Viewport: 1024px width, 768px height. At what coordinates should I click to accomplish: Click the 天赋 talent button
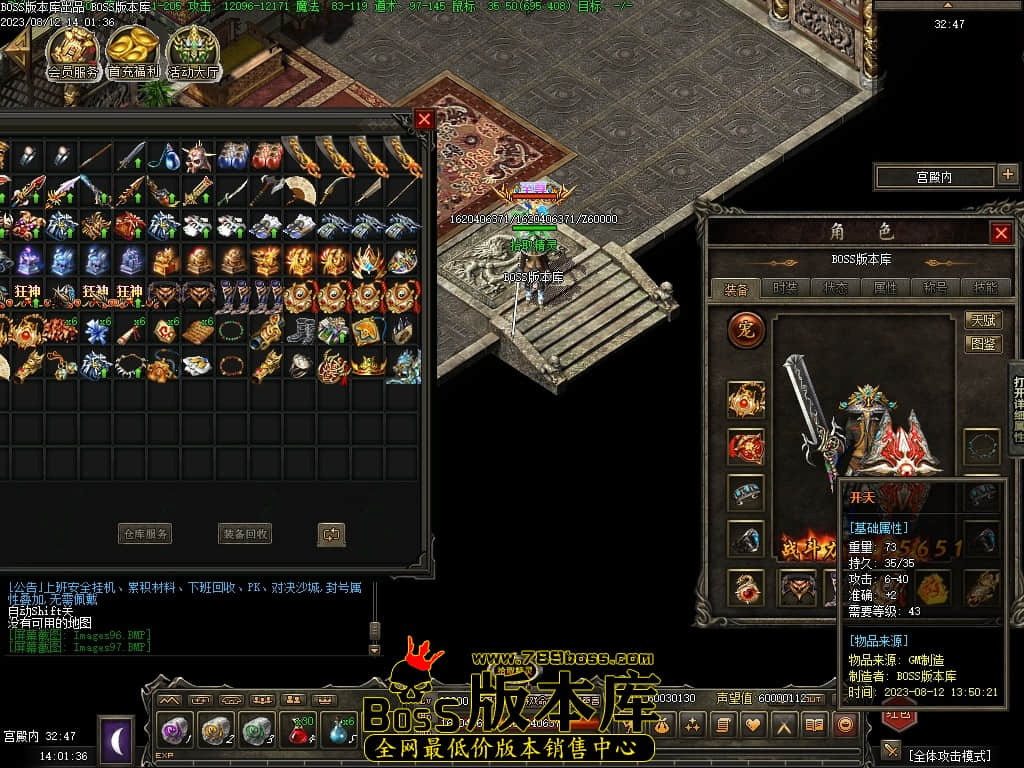coord(984,321)
